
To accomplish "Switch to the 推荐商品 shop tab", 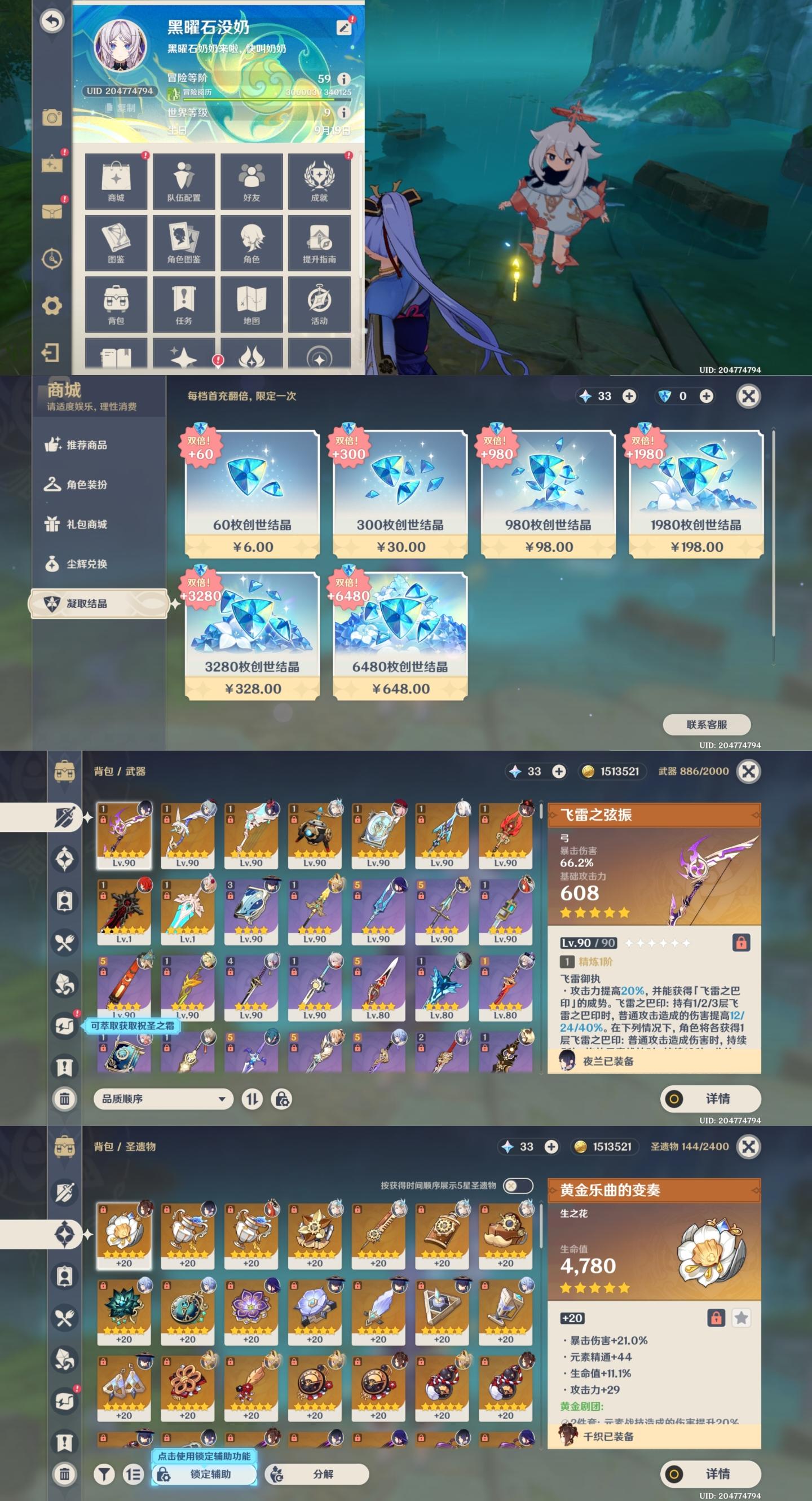I will (86, 444).
